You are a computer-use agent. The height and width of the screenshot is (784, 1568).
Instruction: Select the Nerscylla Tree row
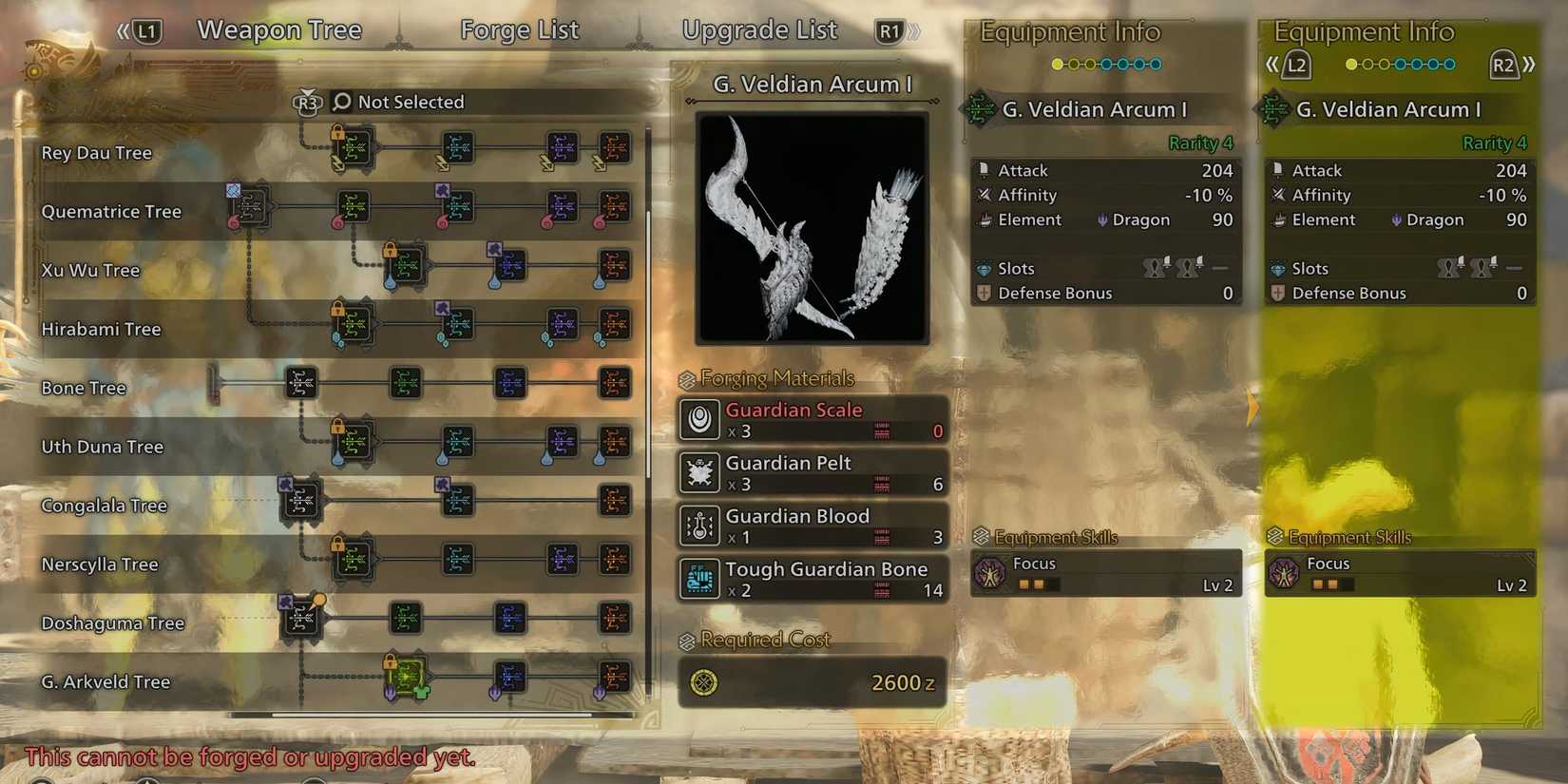[x=100, y=564]
